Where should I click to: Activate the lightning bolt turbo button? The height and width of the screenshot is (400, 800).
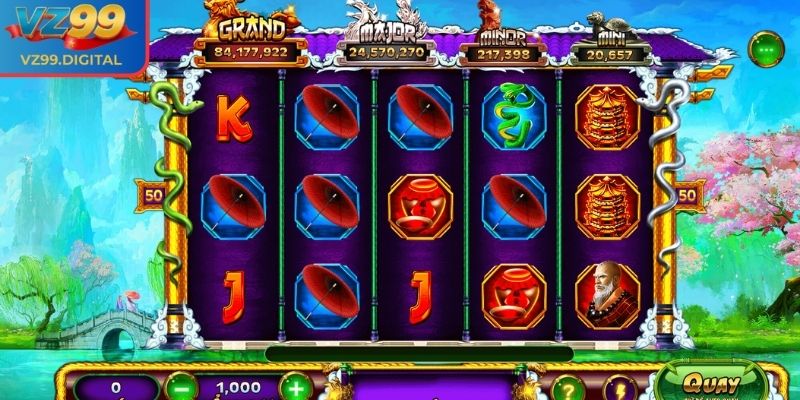(x=618, y=389)
